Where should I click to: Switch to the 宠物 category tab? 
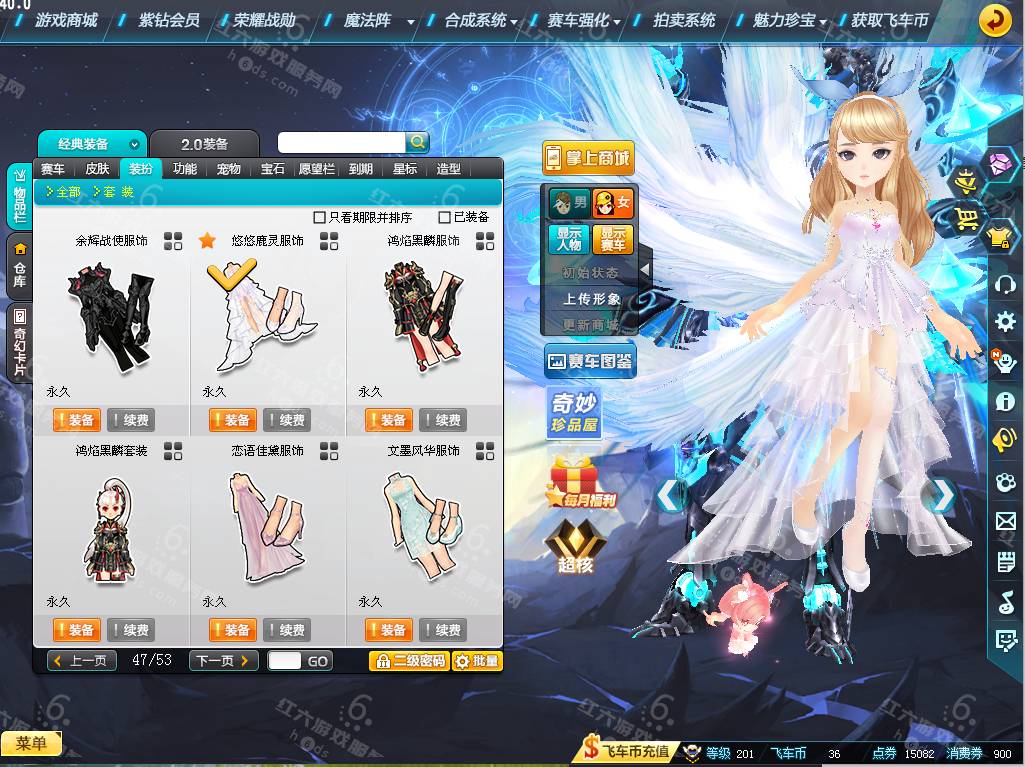pyautogui.click(x=228, y=169)
